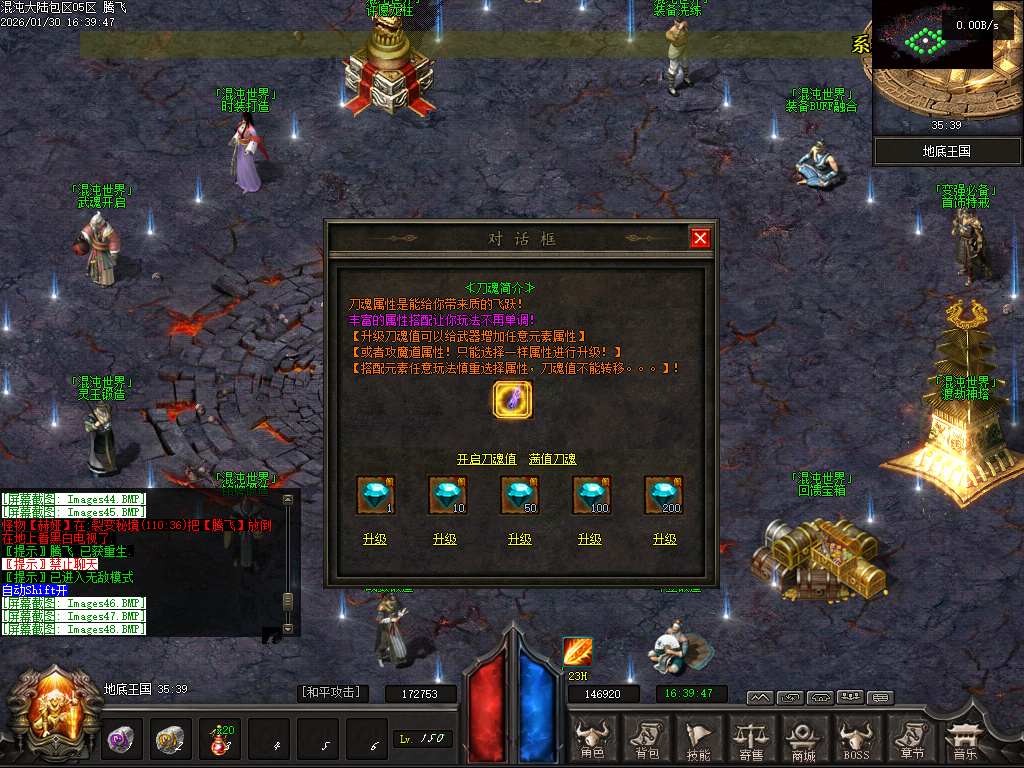The height and width of the screenshot is (768, 1024).
Task: Click the 开启刀魂值 link
Action: 486,459
